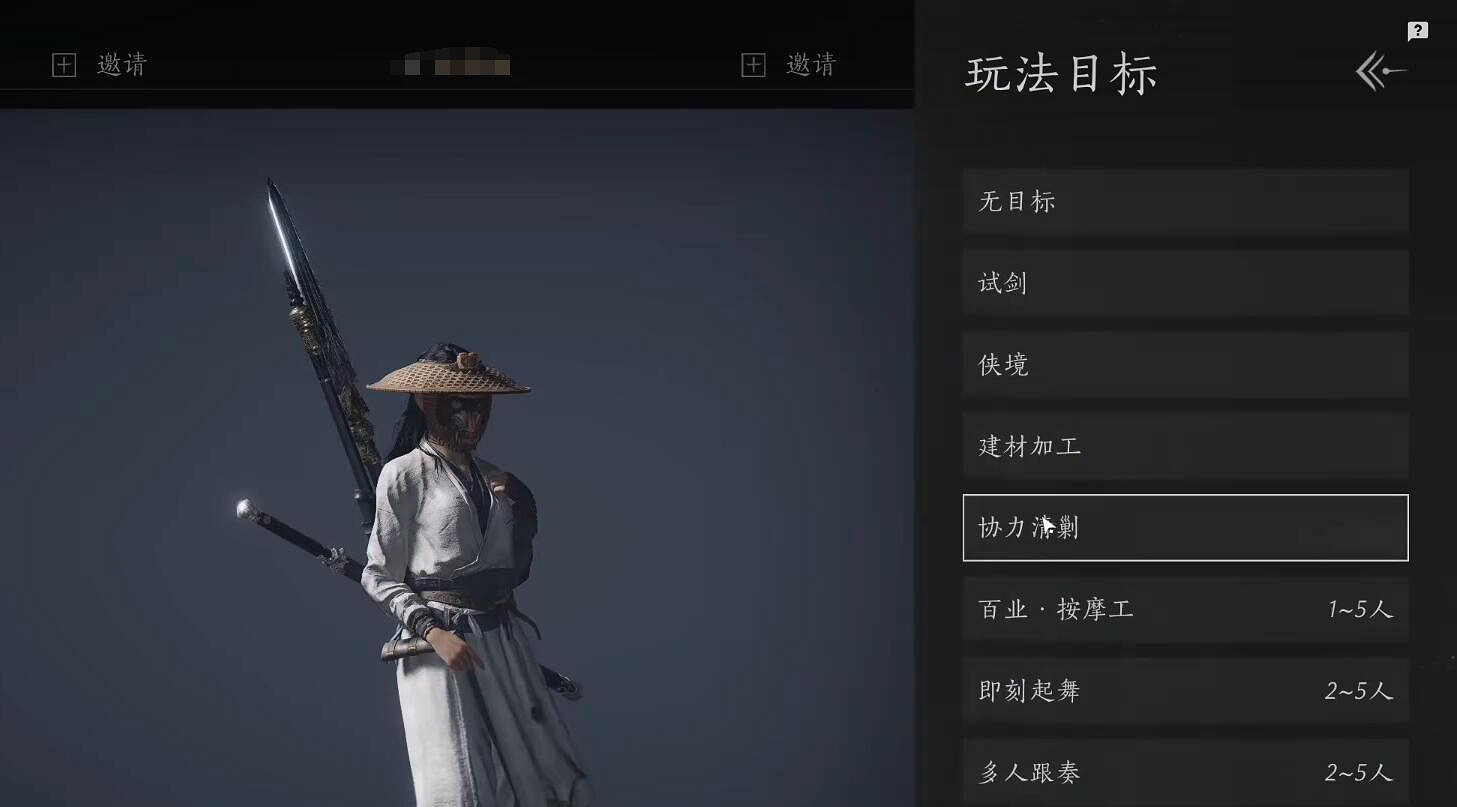1457x807 pixels.
Task: Click the 2~5人 label beside 多人跟奏
Action: [x=1362, y=772]
